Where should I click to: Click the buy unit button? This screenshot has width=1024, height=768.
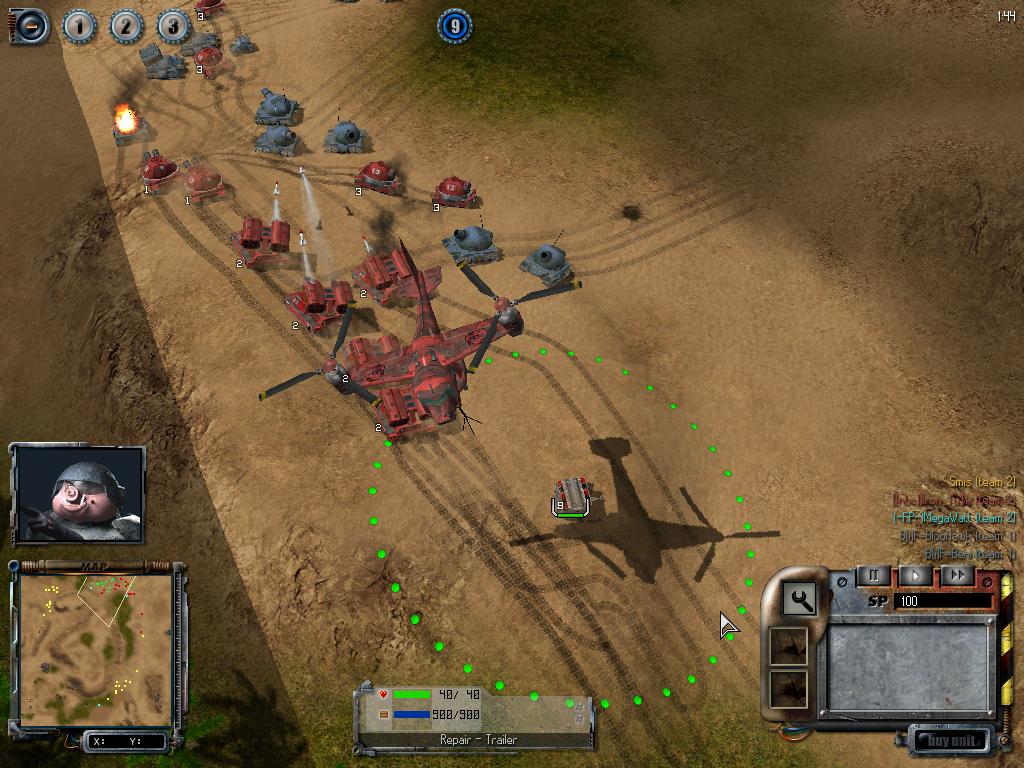pyautogui.click(x=949, y=741)
